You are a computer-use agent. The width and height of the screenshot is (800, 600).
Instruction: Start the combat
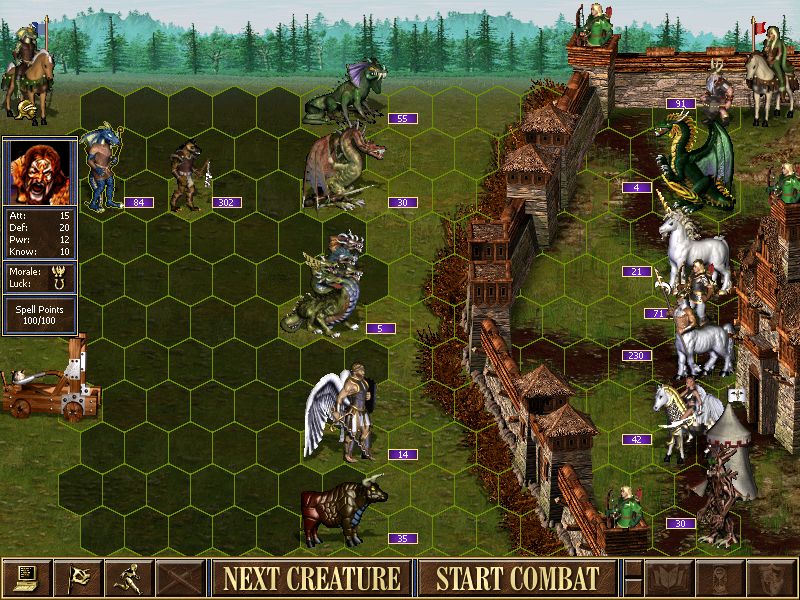point(516,578)
